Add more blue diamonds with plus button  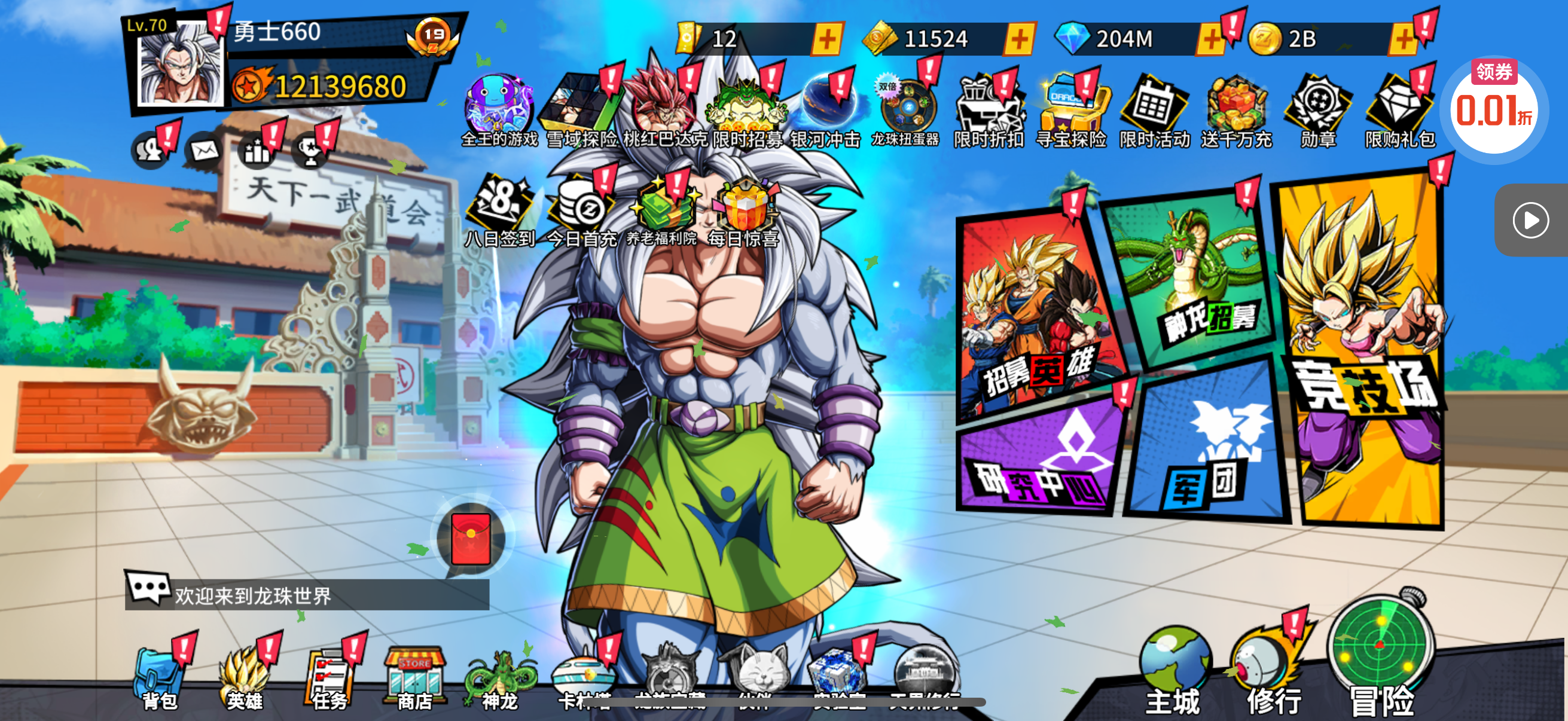point(1210,39)
